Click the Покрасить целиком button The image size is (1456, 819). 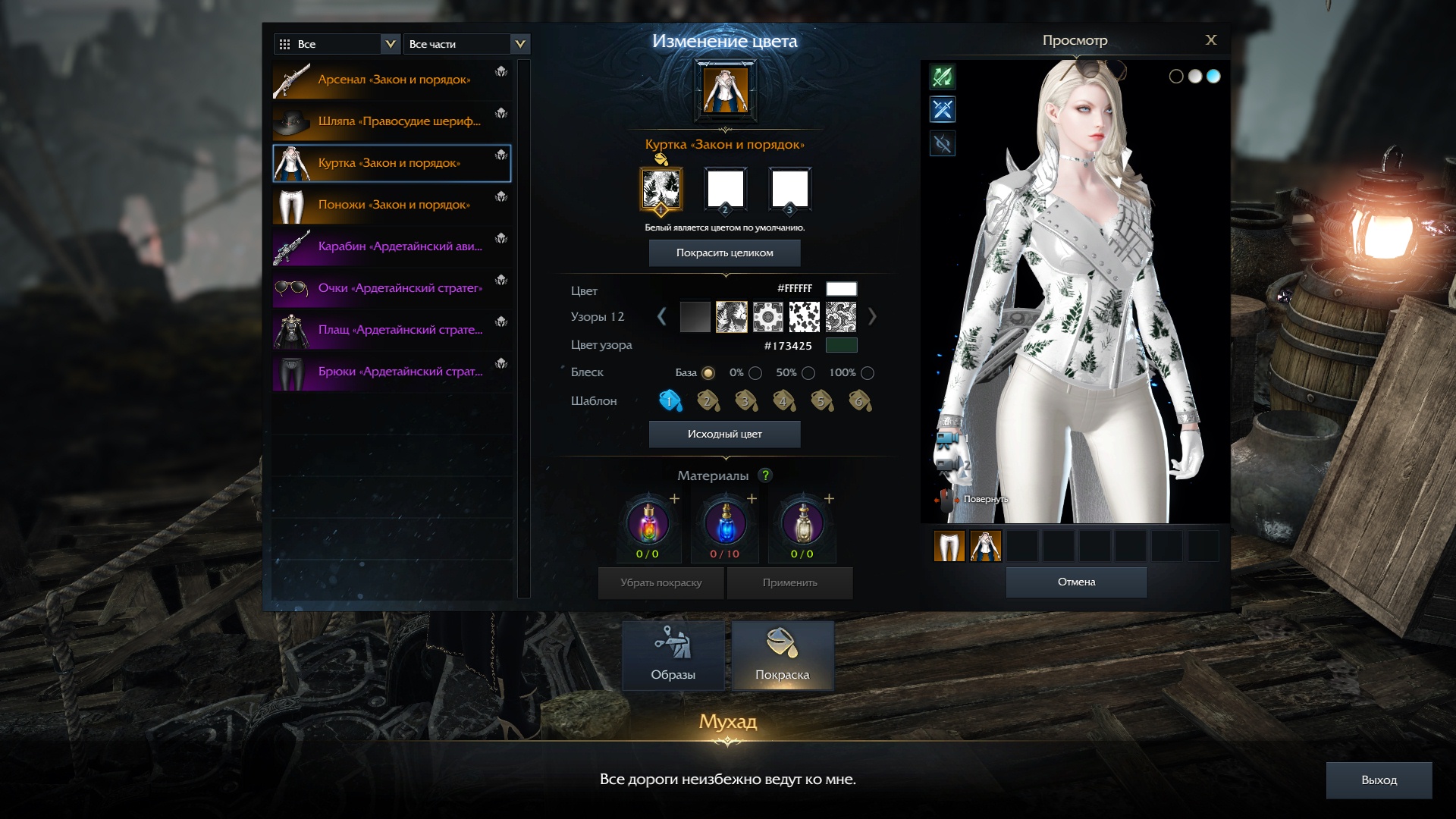click(724, 253)
